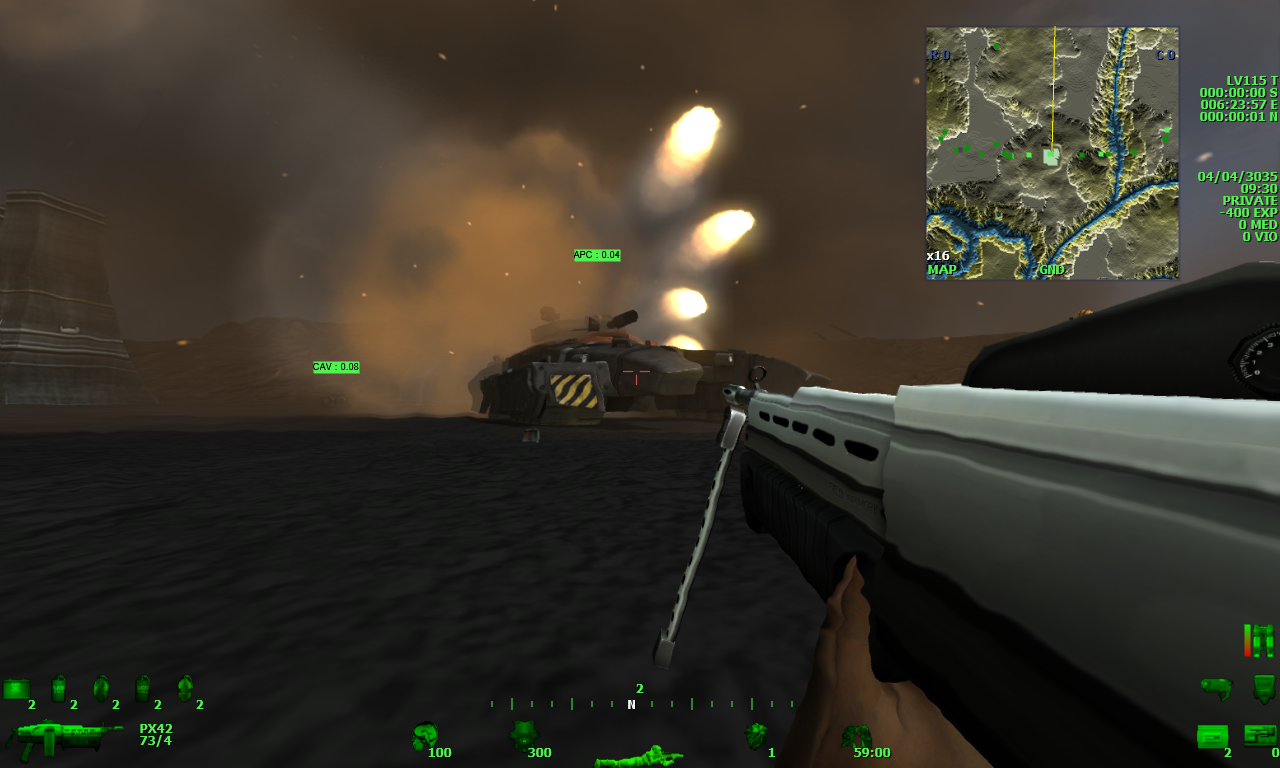Click the backpack icon beside the pistol
The height and width of the screenshot is (768, 1280).
click(1262, 689)
